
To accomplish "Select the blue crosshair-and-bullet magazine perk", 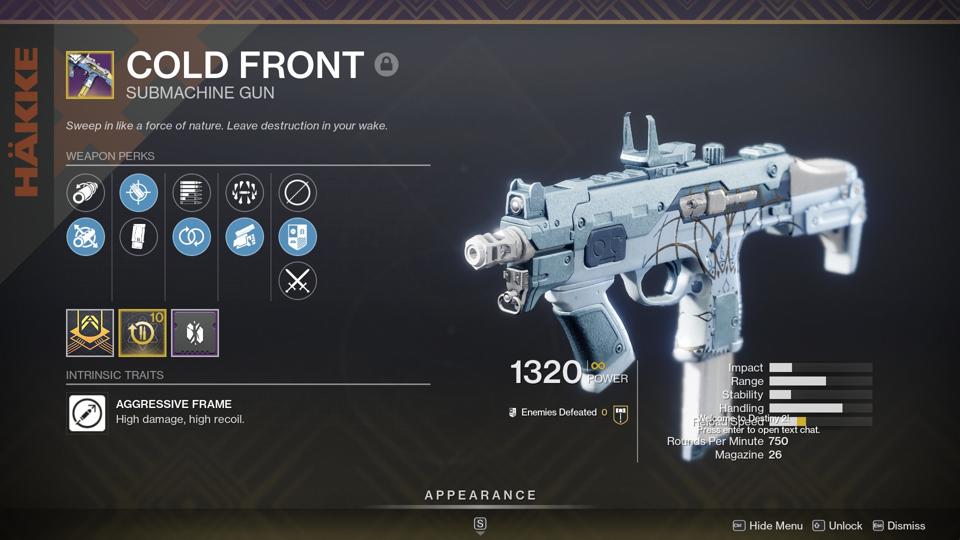I will 138,193.
